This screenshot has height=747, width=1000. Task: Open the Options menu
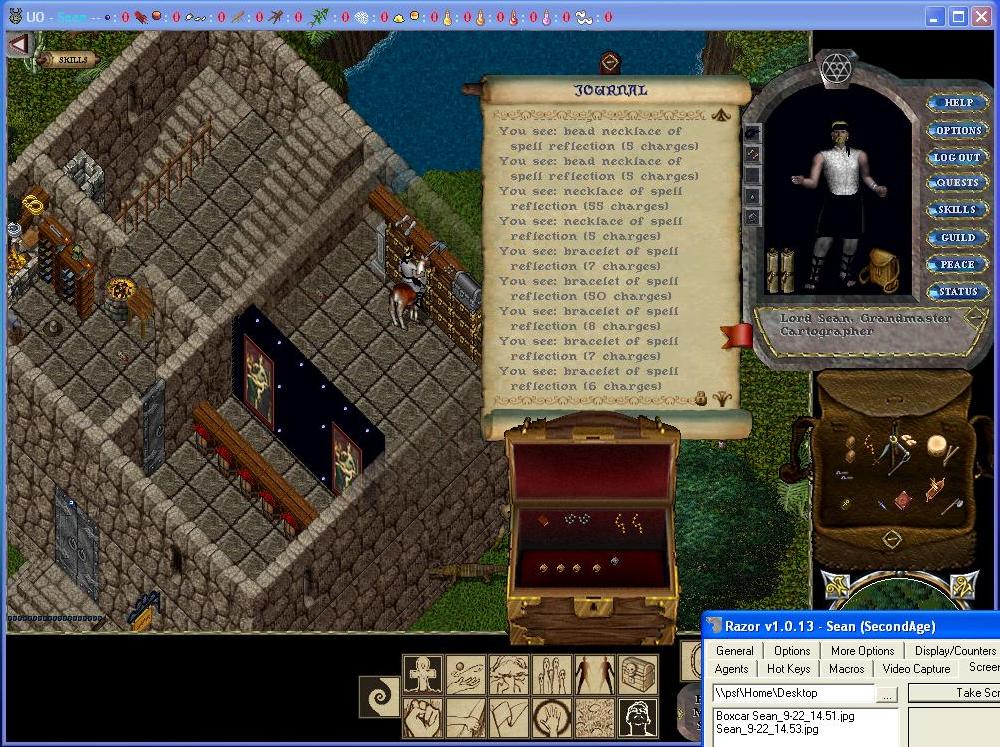(x=958, y=130)
